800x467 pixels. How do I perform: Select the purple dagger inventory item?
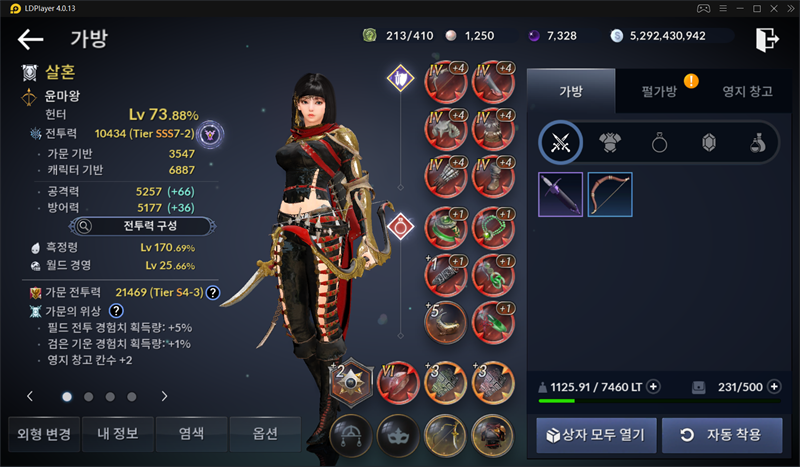560,195
